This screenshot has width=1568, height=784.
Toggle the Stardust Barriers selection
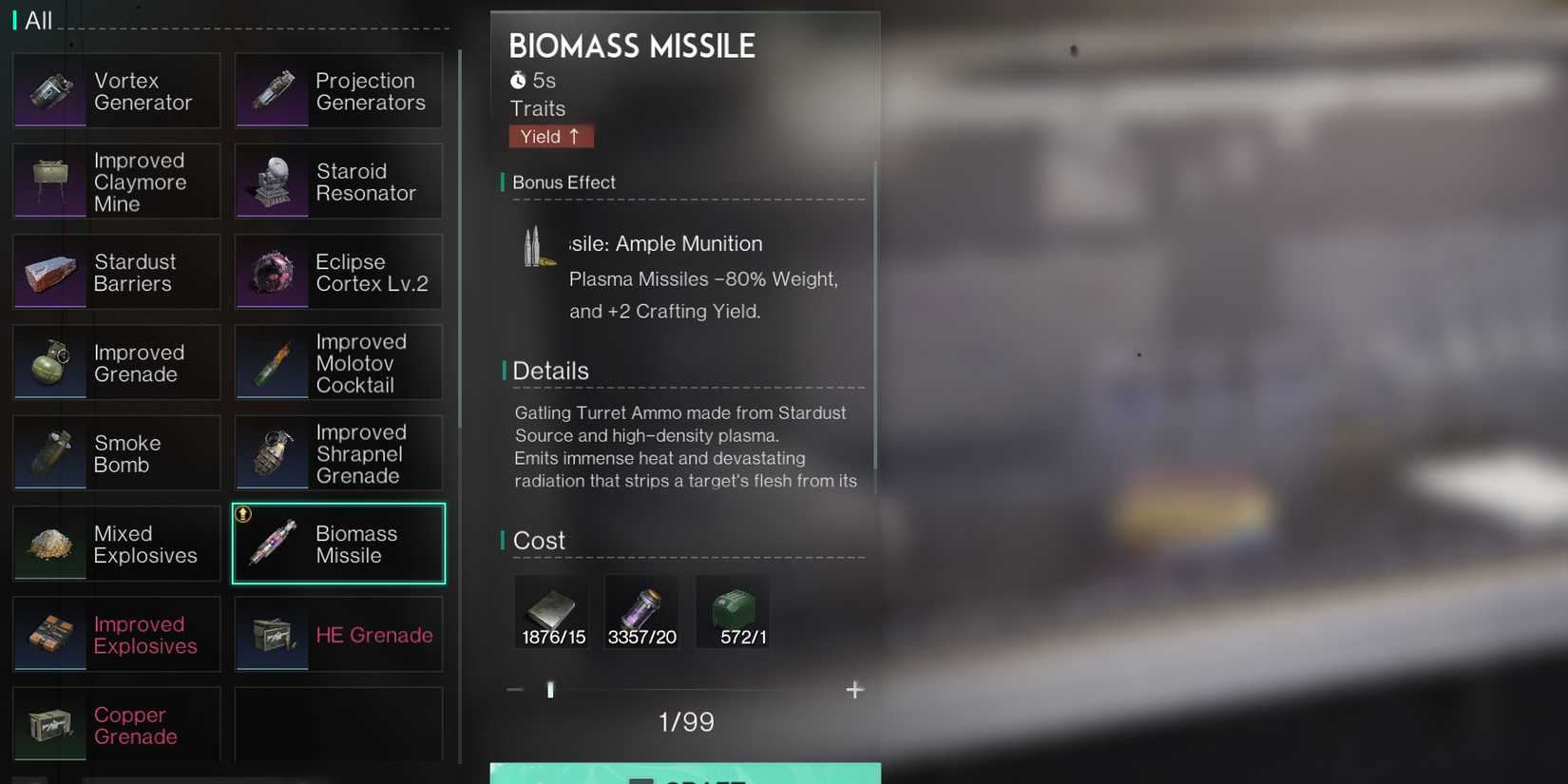coord(115,272)
